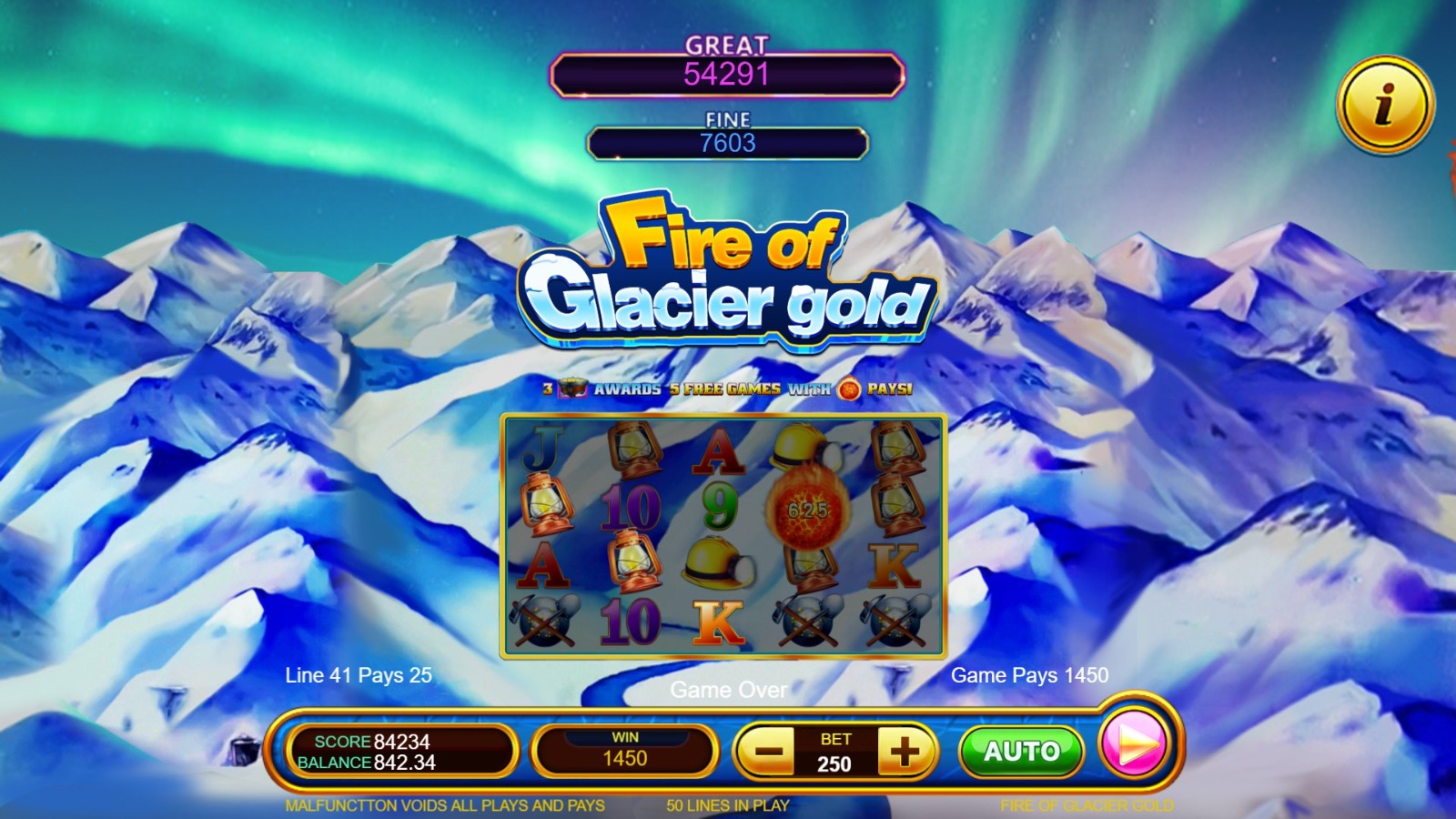Open the game info button
Viewport: 1456px width, 819px height.
(x=1385, y=105)
